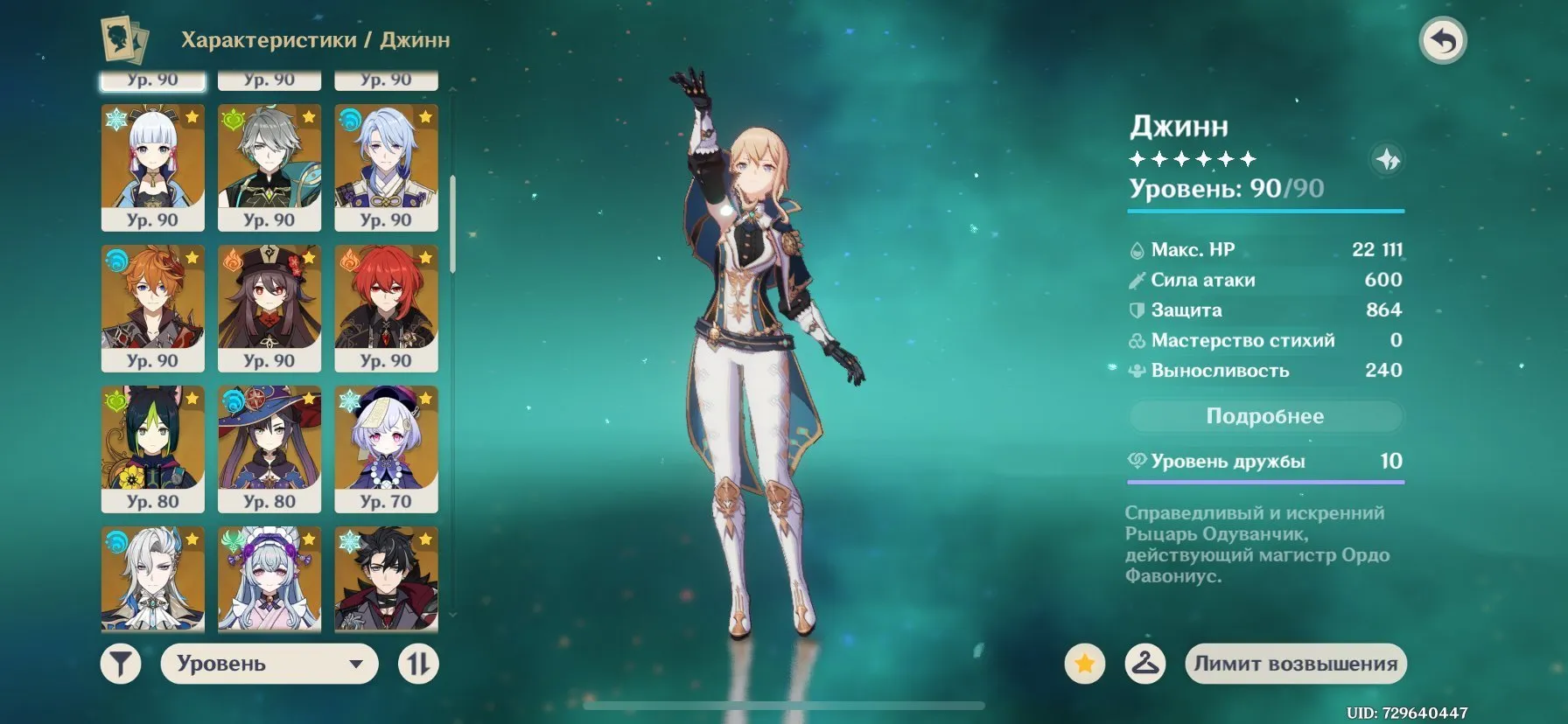The image size is (1568, 724).
Task: Click the back arrow in top right
Action: click(x=1444, y=39)
